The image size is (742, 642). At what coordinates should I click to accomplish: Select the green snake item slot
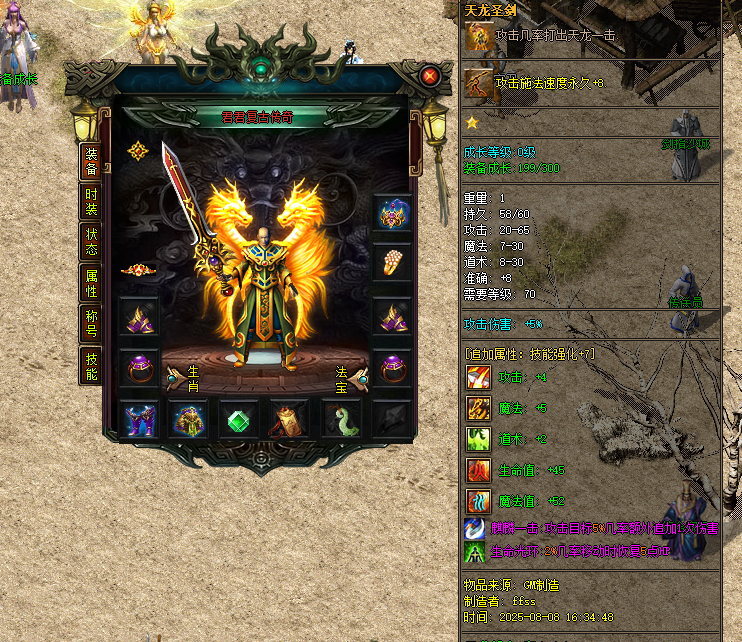pyautogui.click(x=340, y=420)
